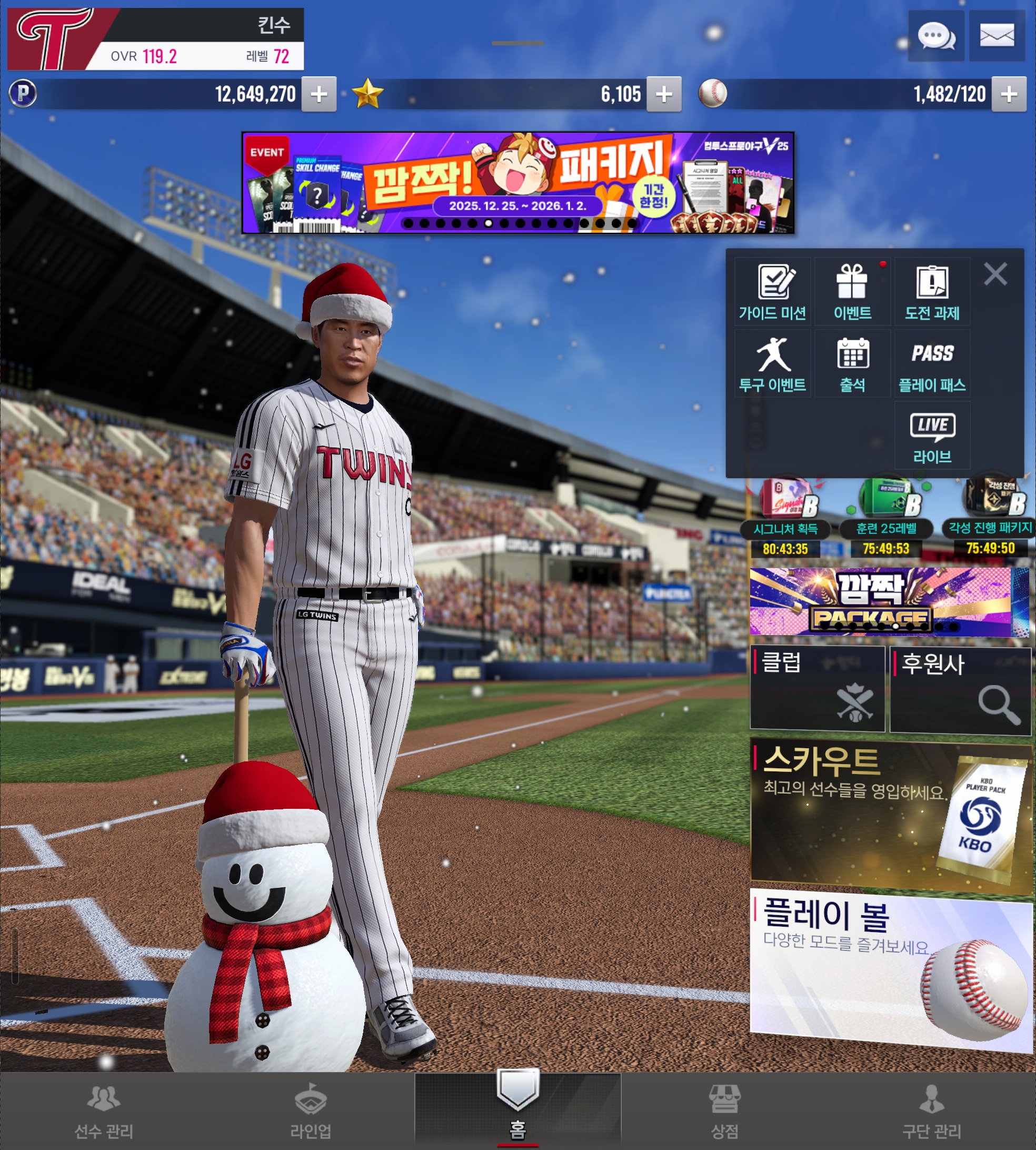Open the 라이브 live menu
Image resolution: width=1036 pixels, height=1150 pixels.
coord(932,435)
